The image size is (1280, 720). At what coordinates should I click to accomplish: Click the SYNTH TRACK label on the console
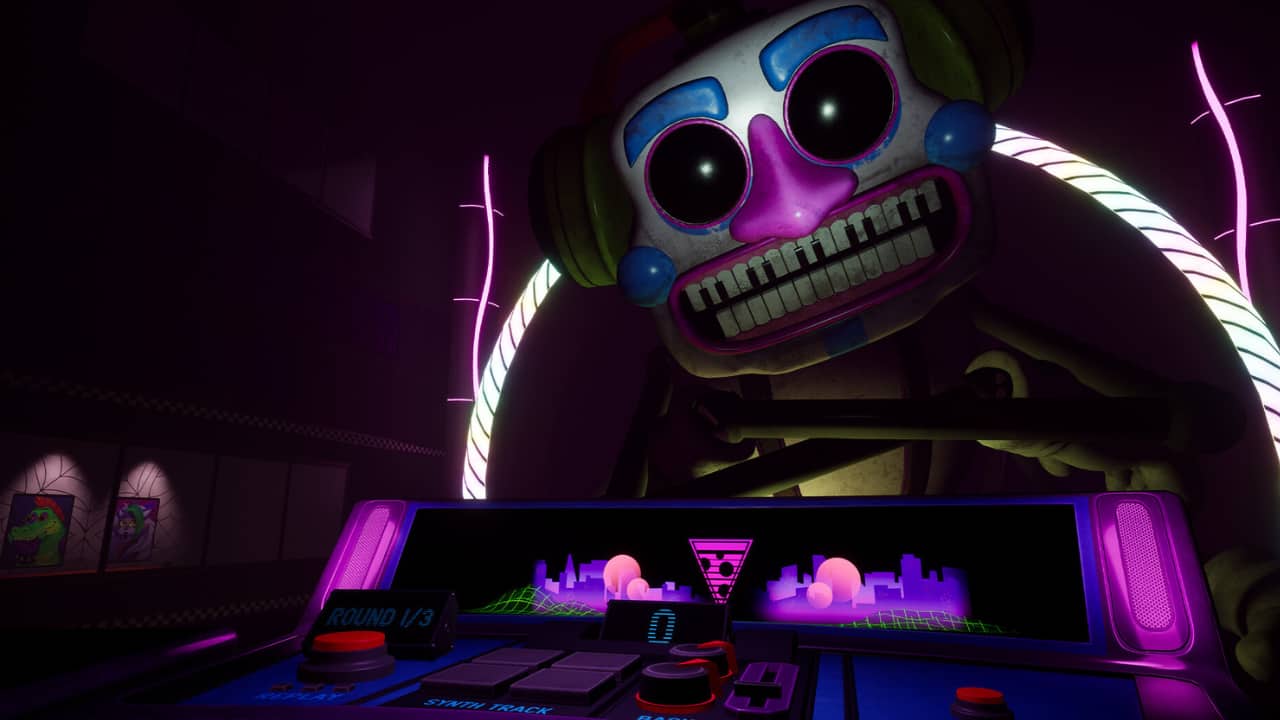[487, 705]
